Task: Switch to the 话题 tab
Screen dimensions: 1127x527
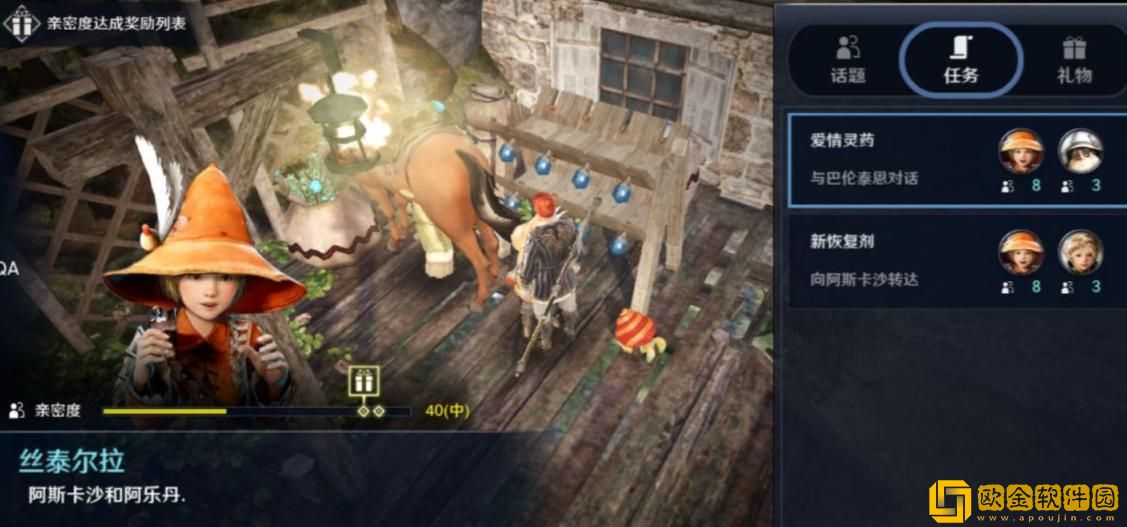Action: (x=848, y=59)
